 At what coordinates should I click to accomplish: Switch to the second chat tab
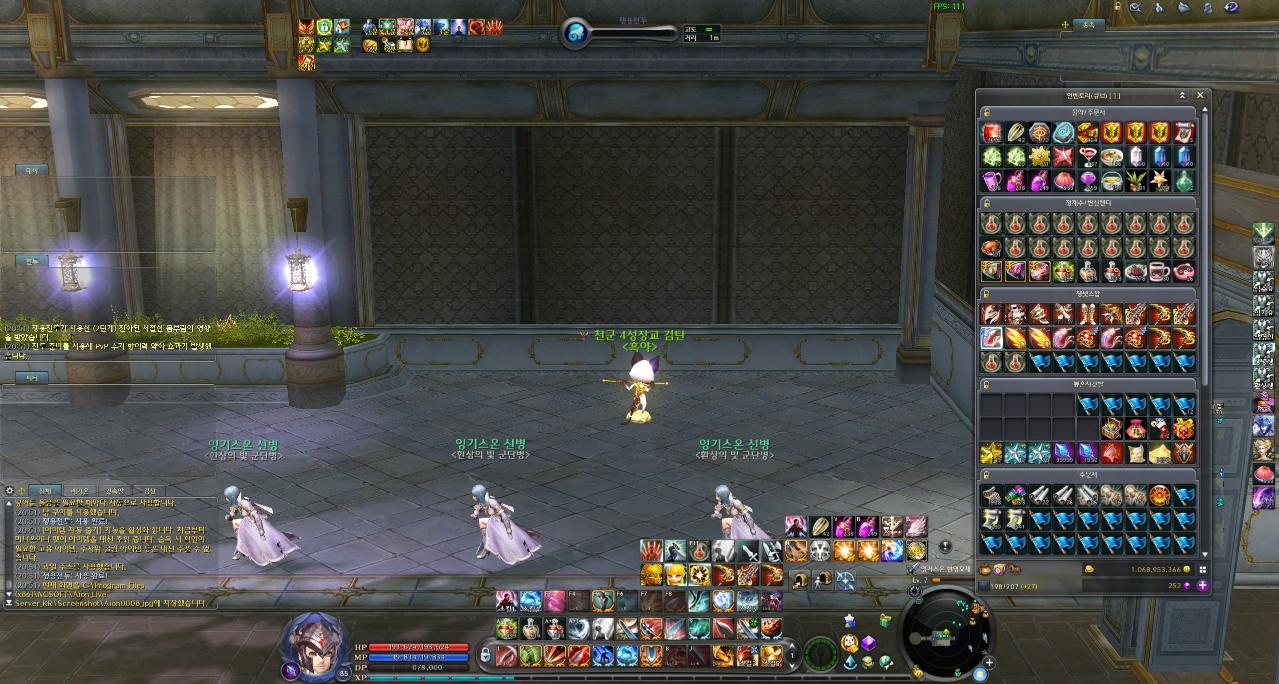[80, 491]
